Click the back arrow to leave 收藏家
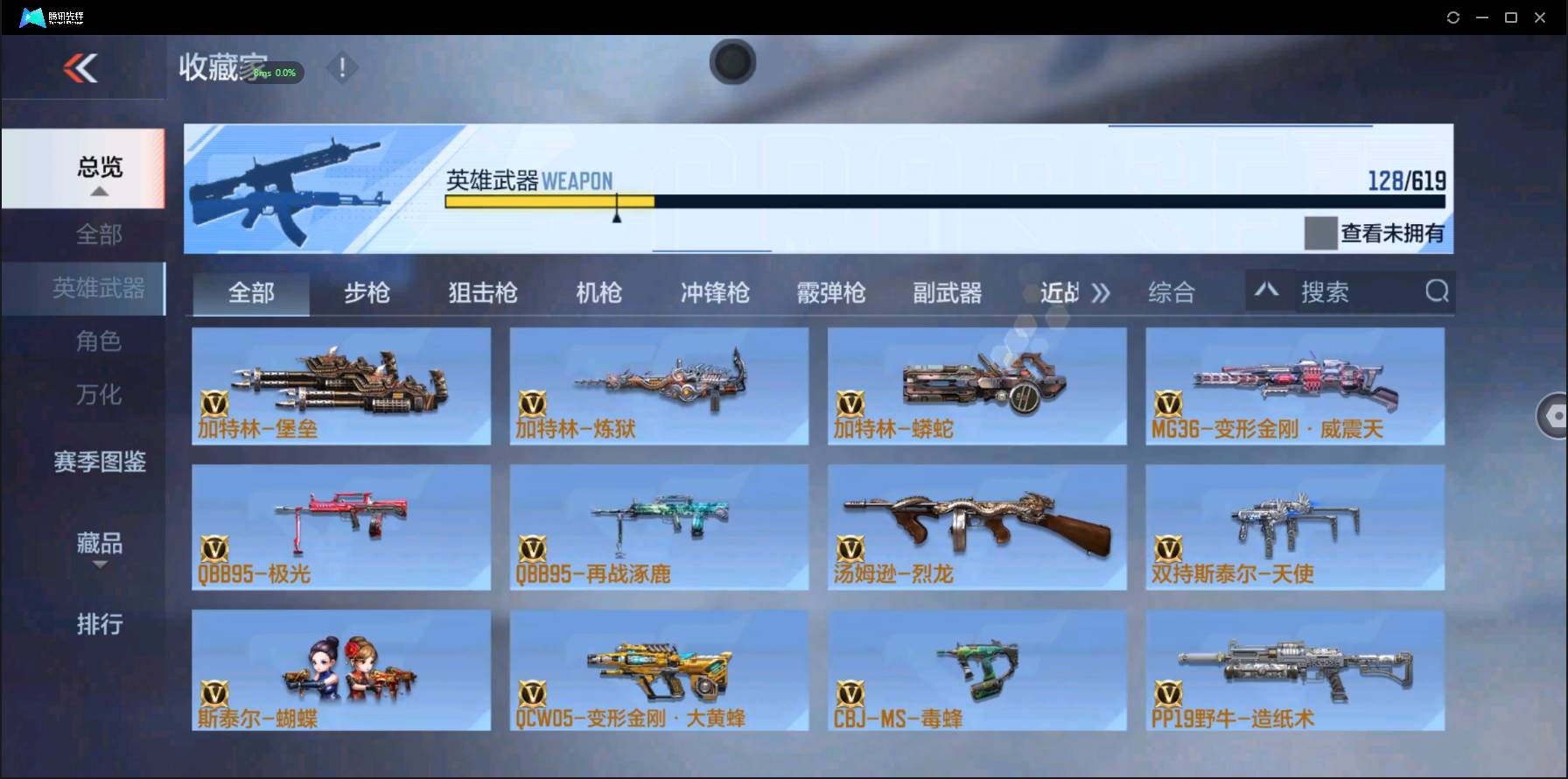Viewport: 1568px width, 779px height. (x=80, y=69)
